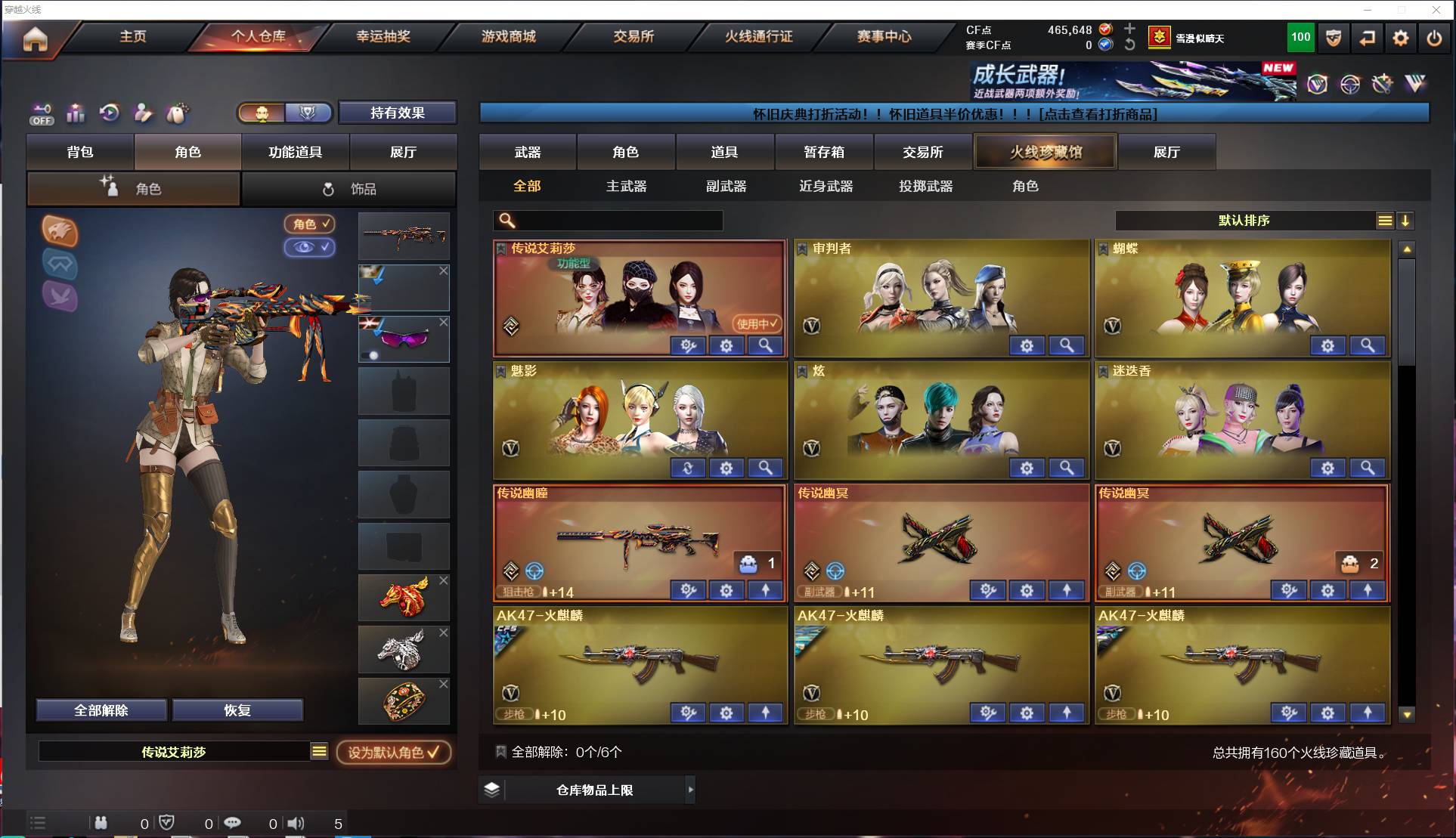This screenshot has width=1456, height=838.
Task: Click the replay/restore circular arrow icon in left toolbar
Action: pos(109,113)
